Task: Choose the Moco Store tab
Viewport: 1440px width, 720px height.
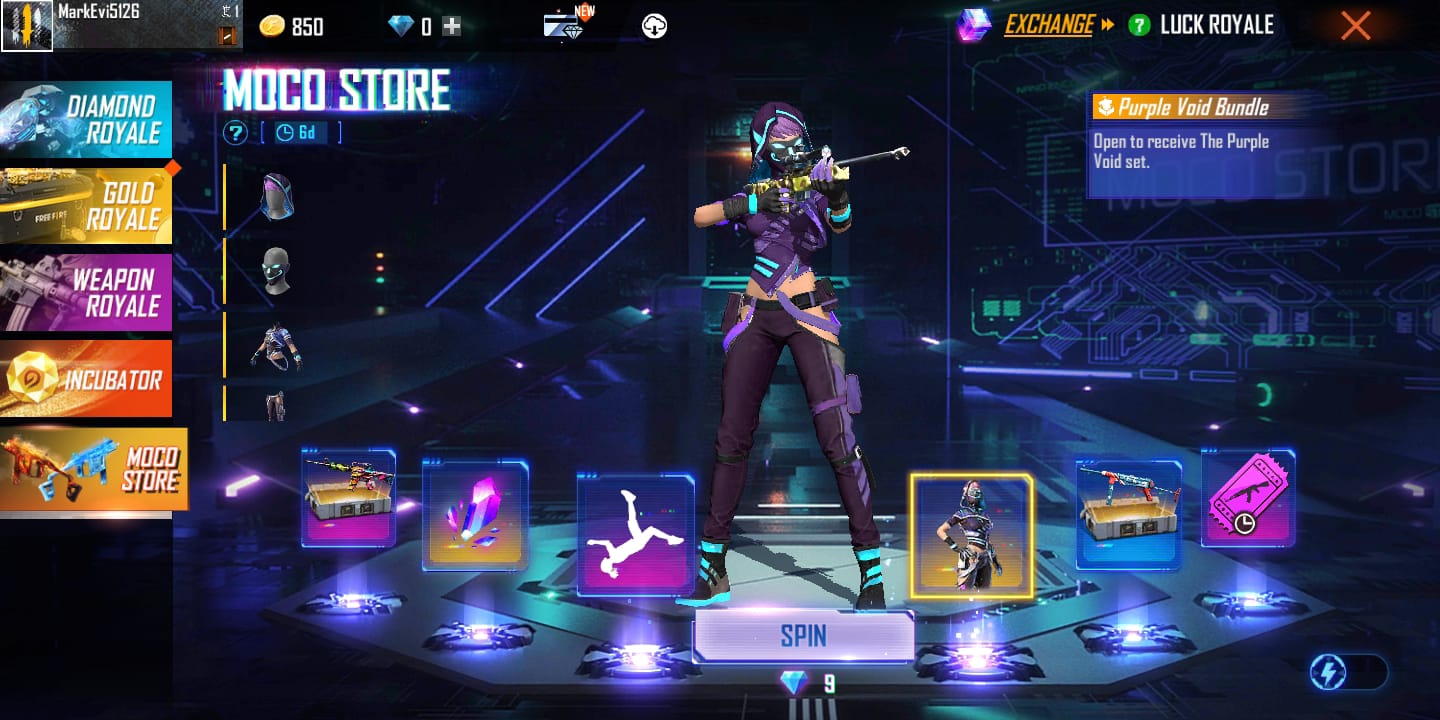Action: coord(93,469)
